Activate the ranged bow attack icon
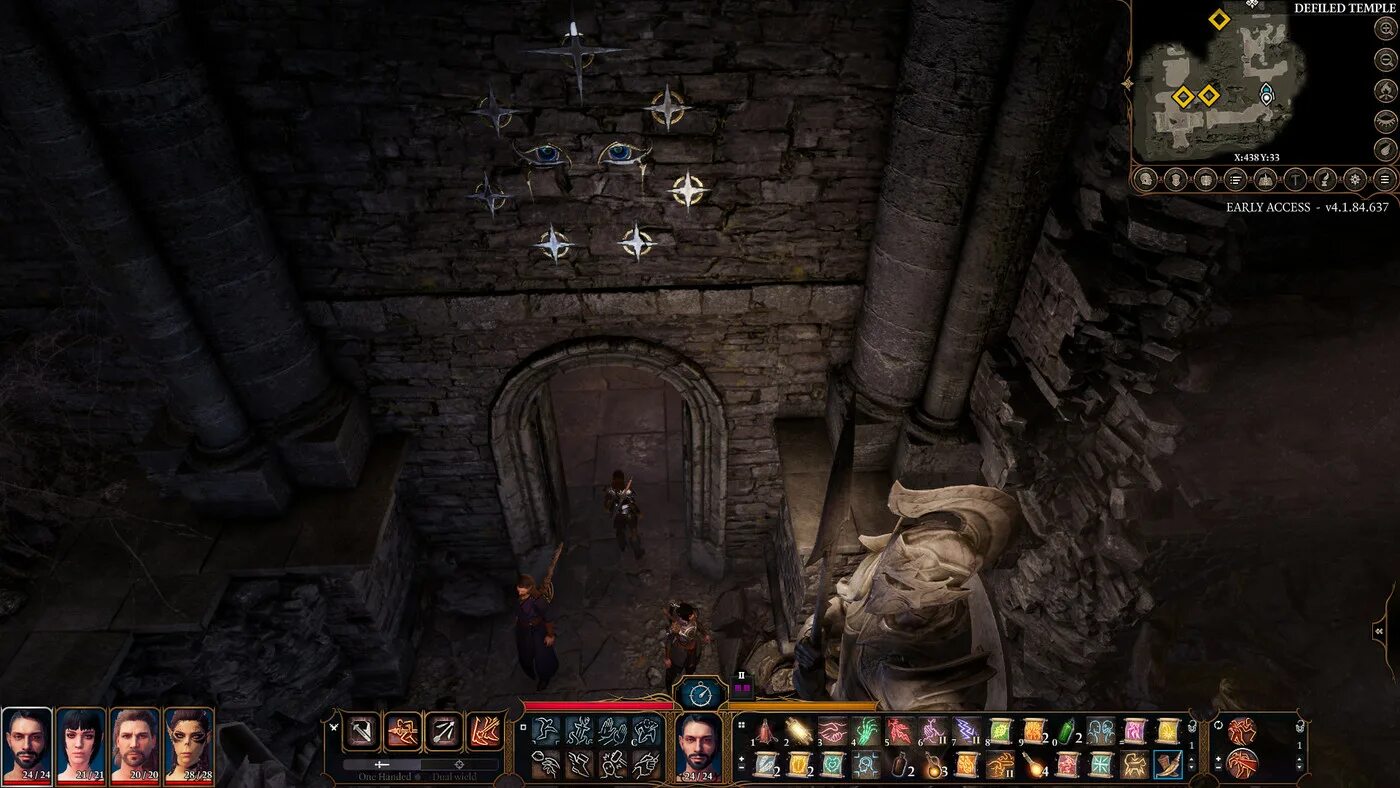Viewport: 1400px width, 788px height. [x=444, y=731]
